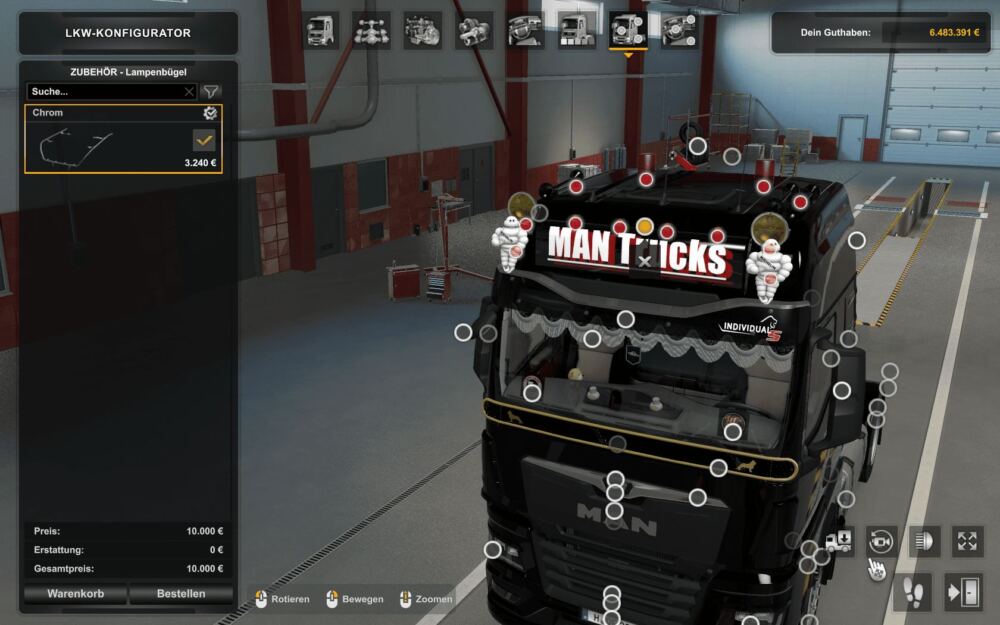This screenshot has height=625, width=1000.
Task: Confirm the order with Bestellen
Action: pos(181,593)
